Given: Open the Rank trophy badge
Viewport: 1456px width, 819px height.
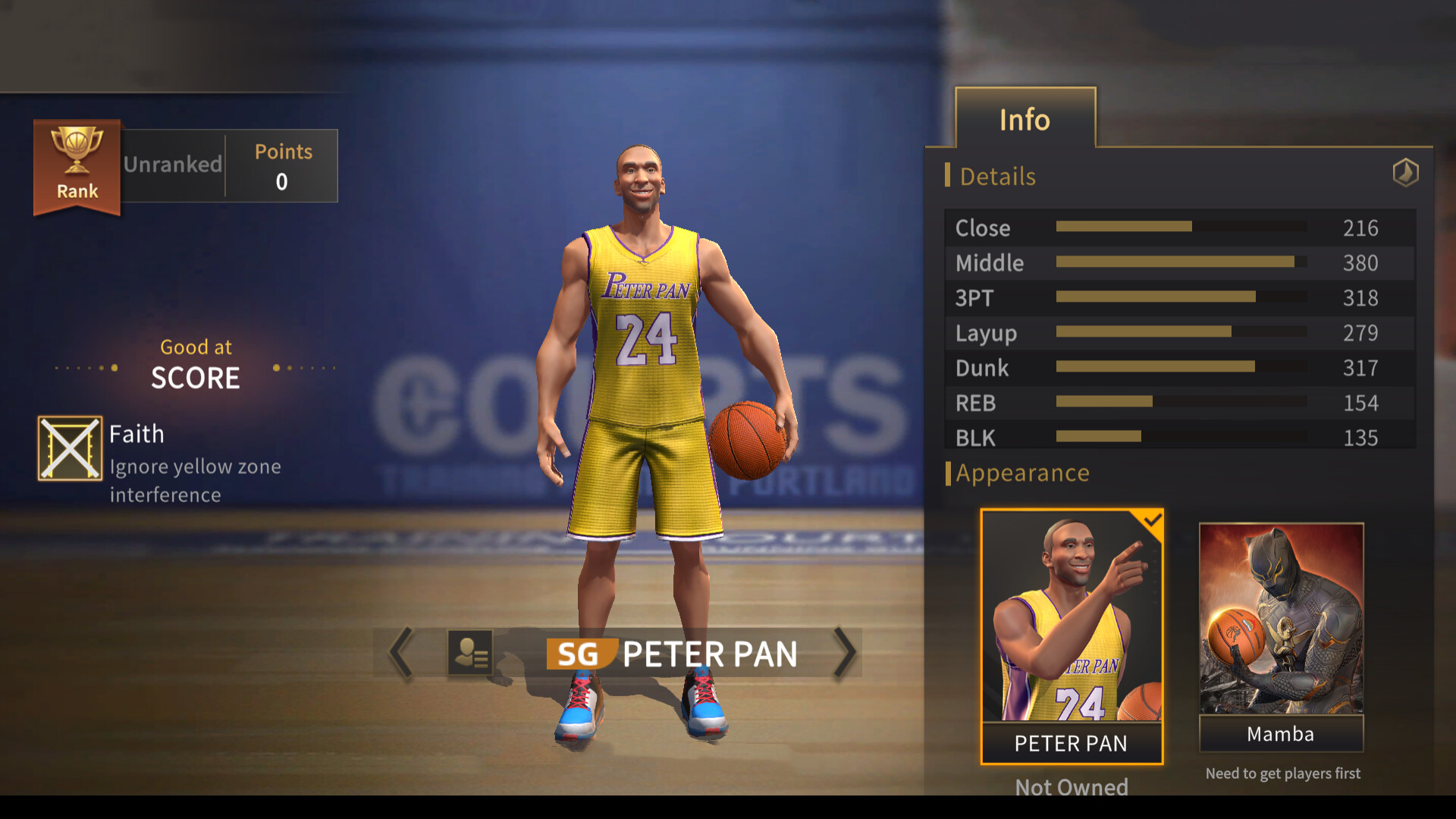Looking at the screenshot, I should (x=77, y=166).
